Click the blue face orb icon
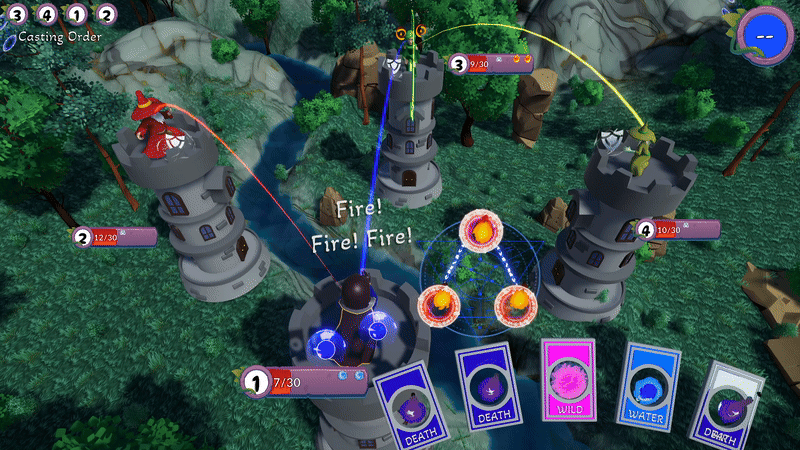Image resolution: width=800 pixels, height=450 pixels. 765,33
